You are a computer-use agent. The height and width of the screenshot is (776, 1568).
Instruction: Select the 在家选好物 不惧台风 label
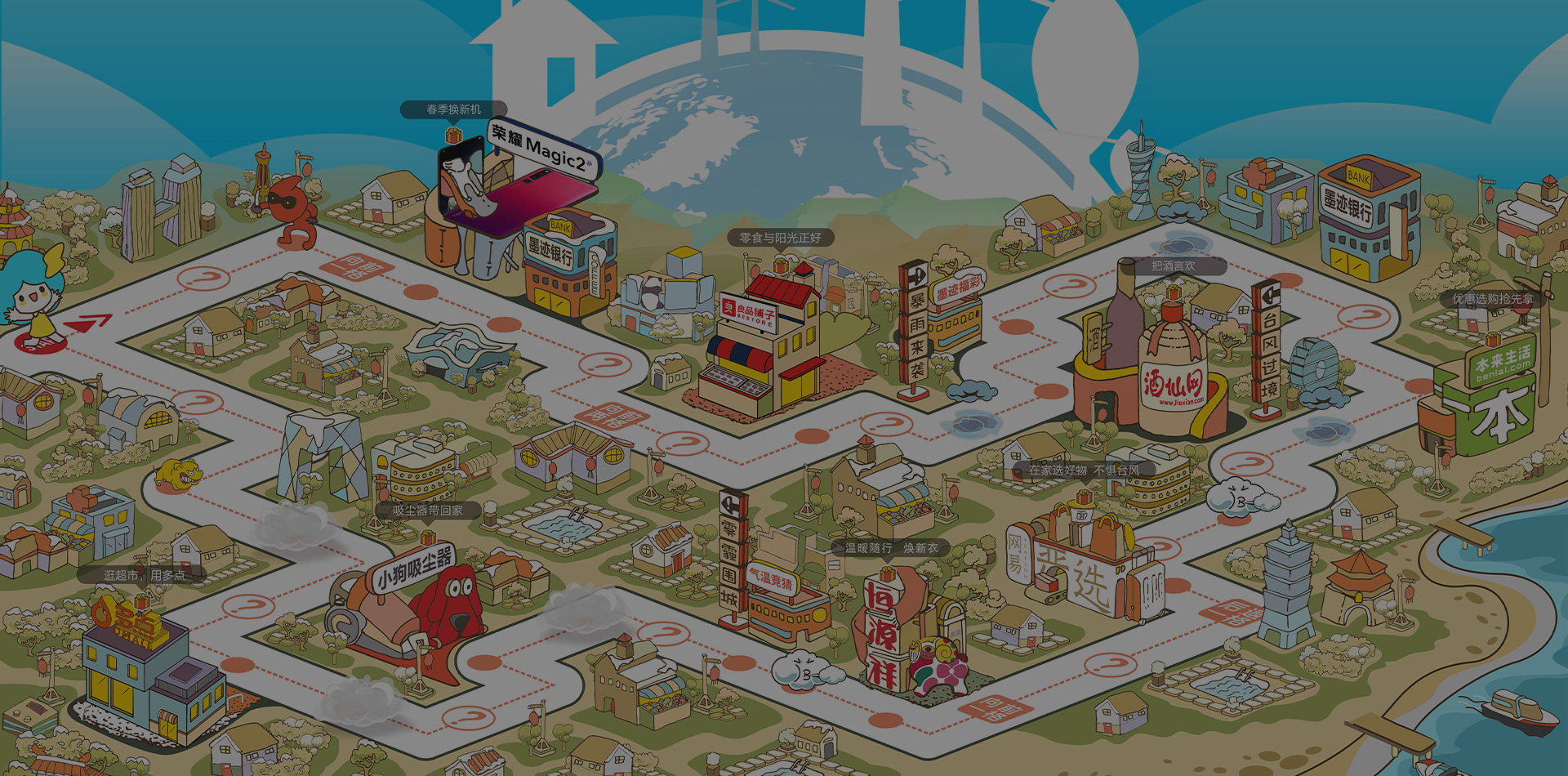1083,471
